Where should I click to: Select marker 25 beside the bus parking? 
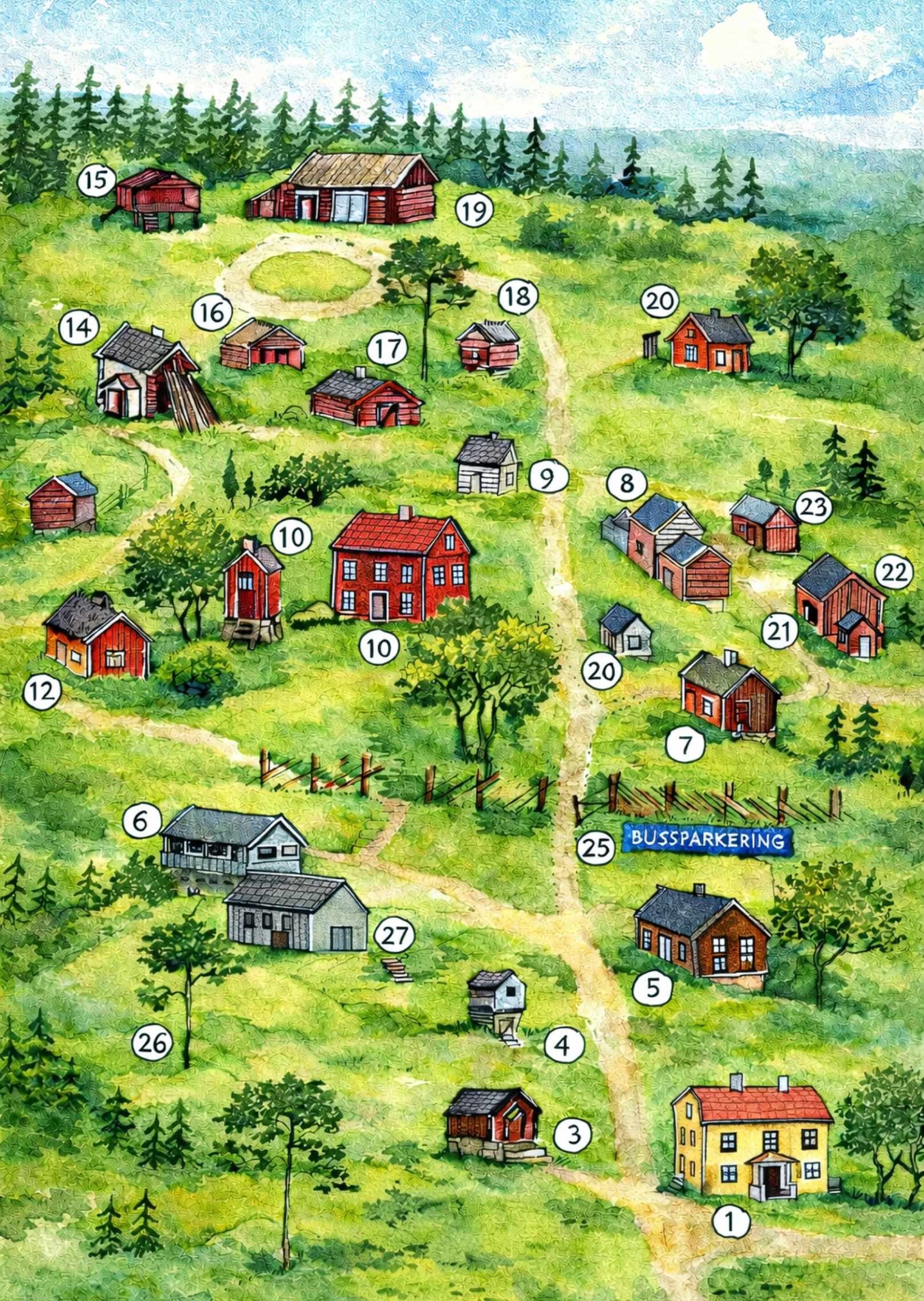(x=595, y=847)
